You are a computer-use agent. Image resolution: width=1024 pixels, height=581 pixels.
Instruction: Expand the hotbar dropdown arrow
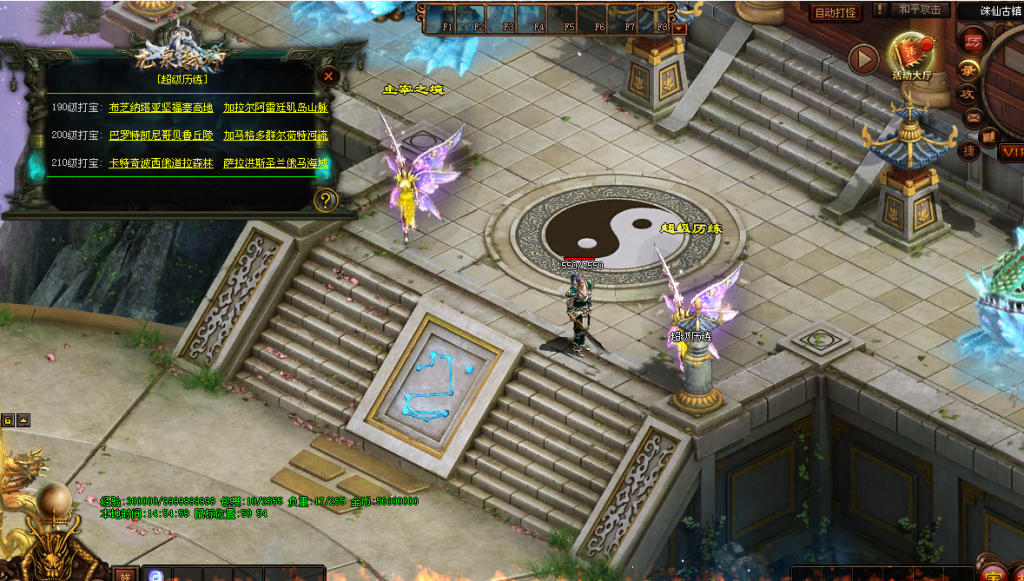point(680,28)
